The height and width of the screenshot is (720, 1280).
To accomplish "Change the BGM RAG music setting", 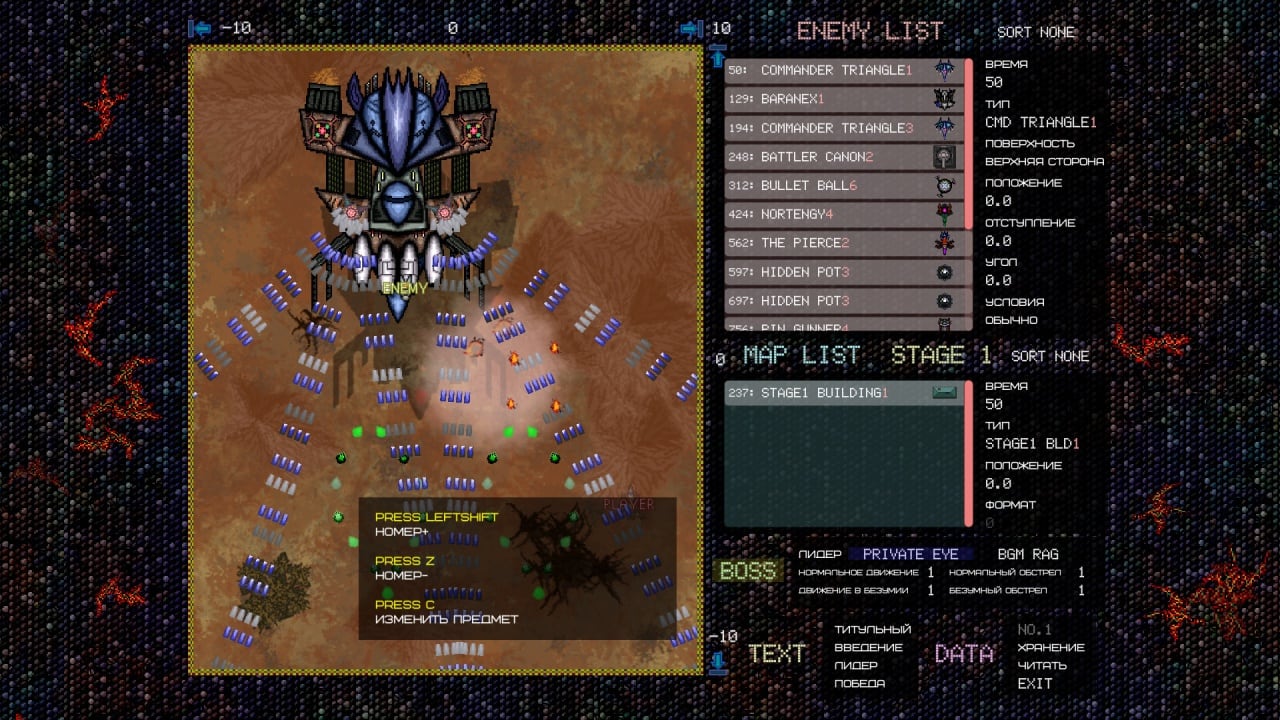I will [x=1028, y=554].
